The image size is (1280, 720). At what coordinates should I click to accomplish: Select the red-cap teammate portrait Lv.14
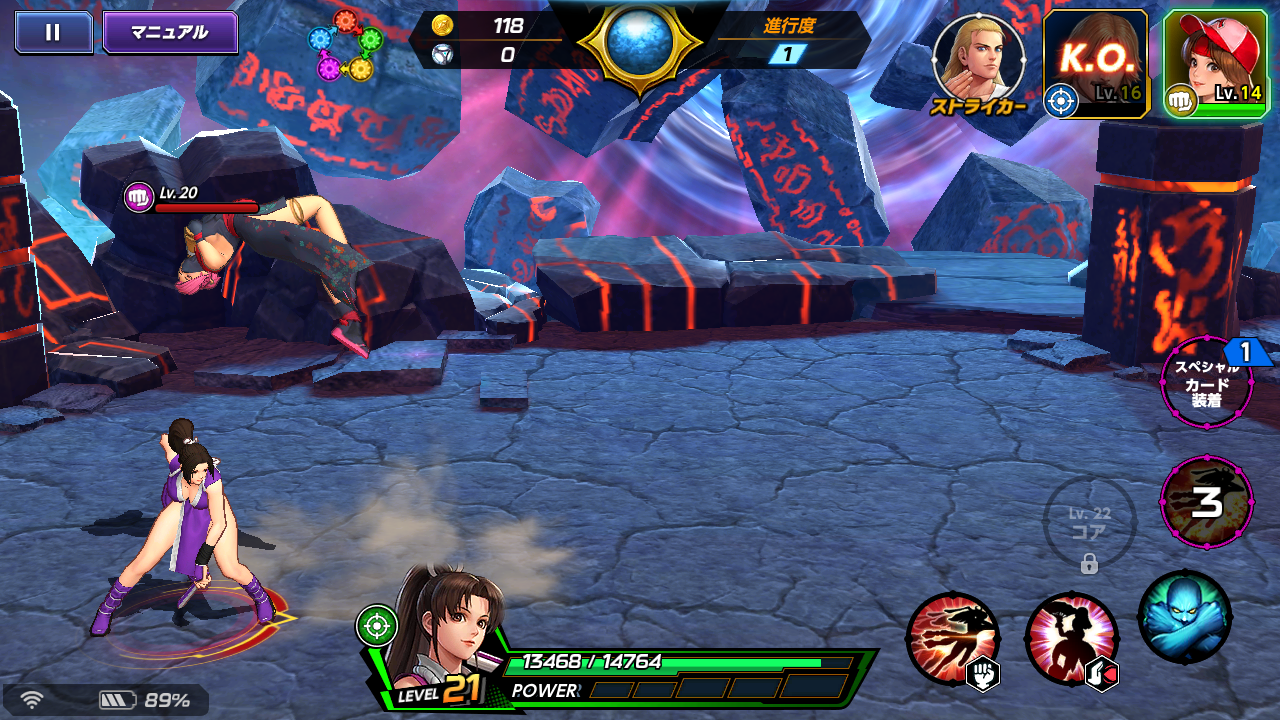click(x=1218, y=55)
